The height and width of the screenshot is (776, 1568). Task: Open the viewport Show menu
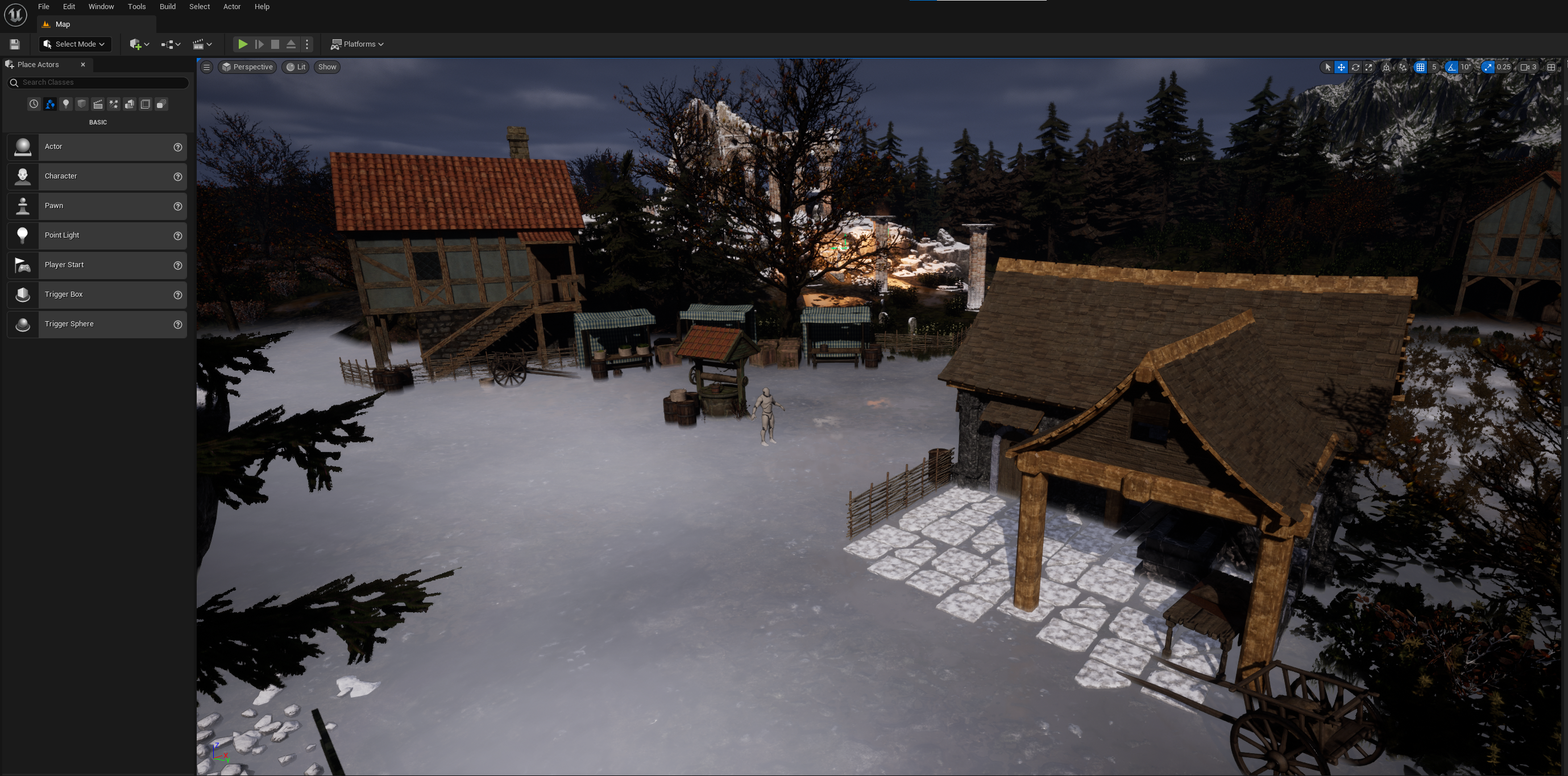(327, 67)
